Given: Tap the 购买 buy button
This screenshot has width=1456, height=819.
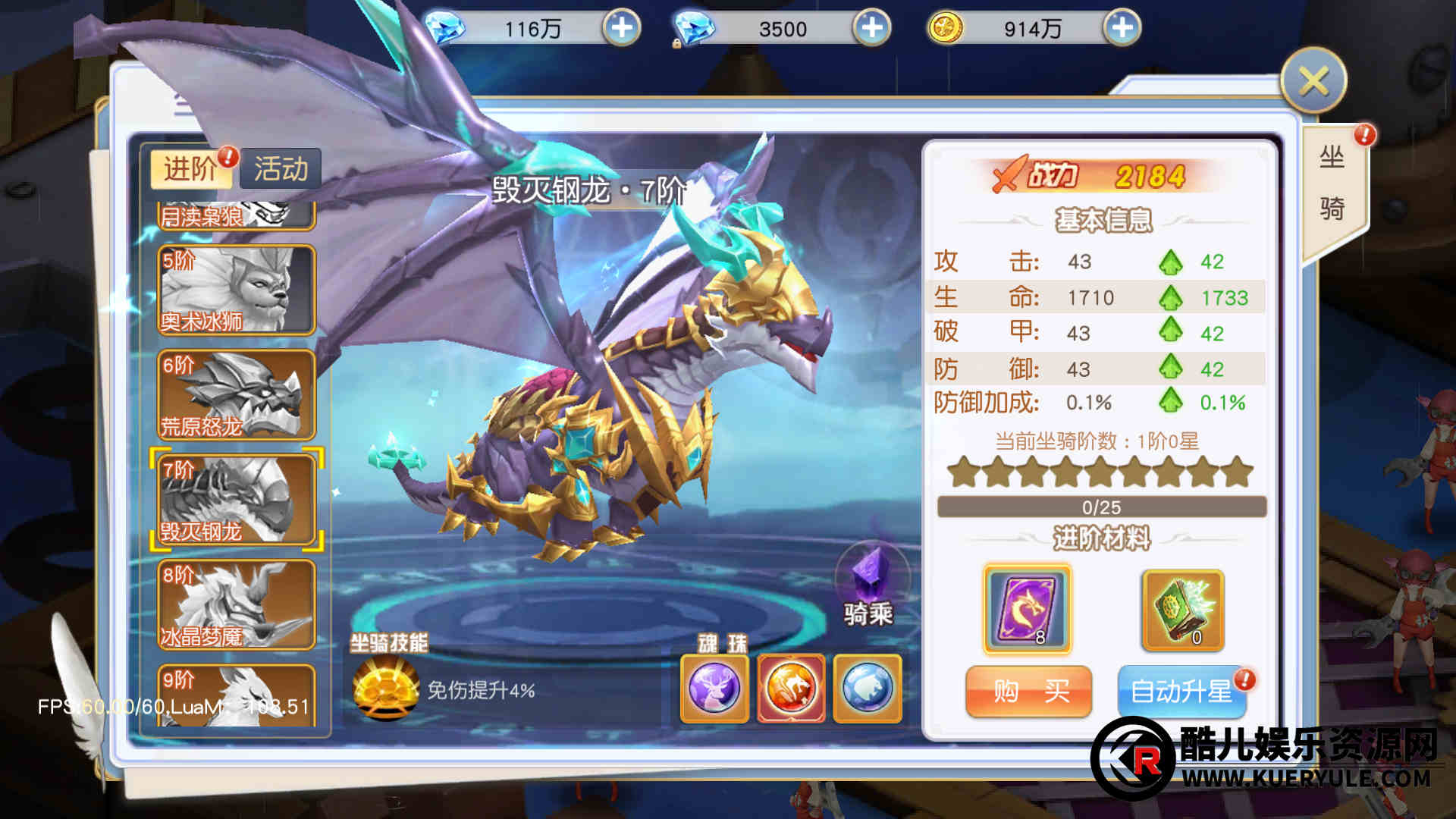Looking at the screenshot, I should click(x=1028, y=691).
